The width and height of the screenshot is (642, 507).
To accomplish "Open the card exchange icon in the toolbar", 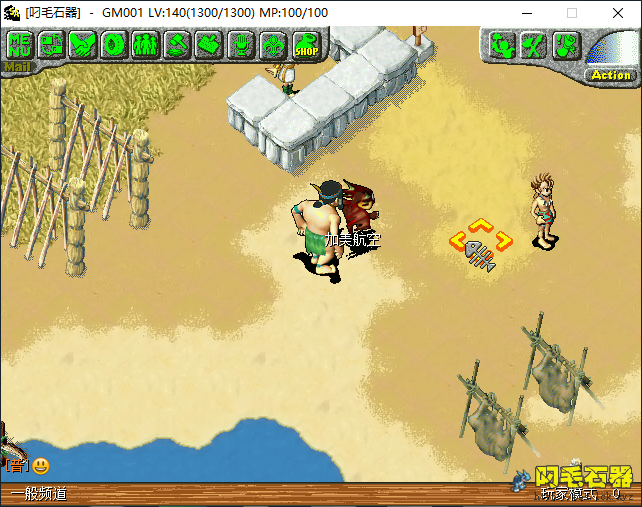I will 52,44.
